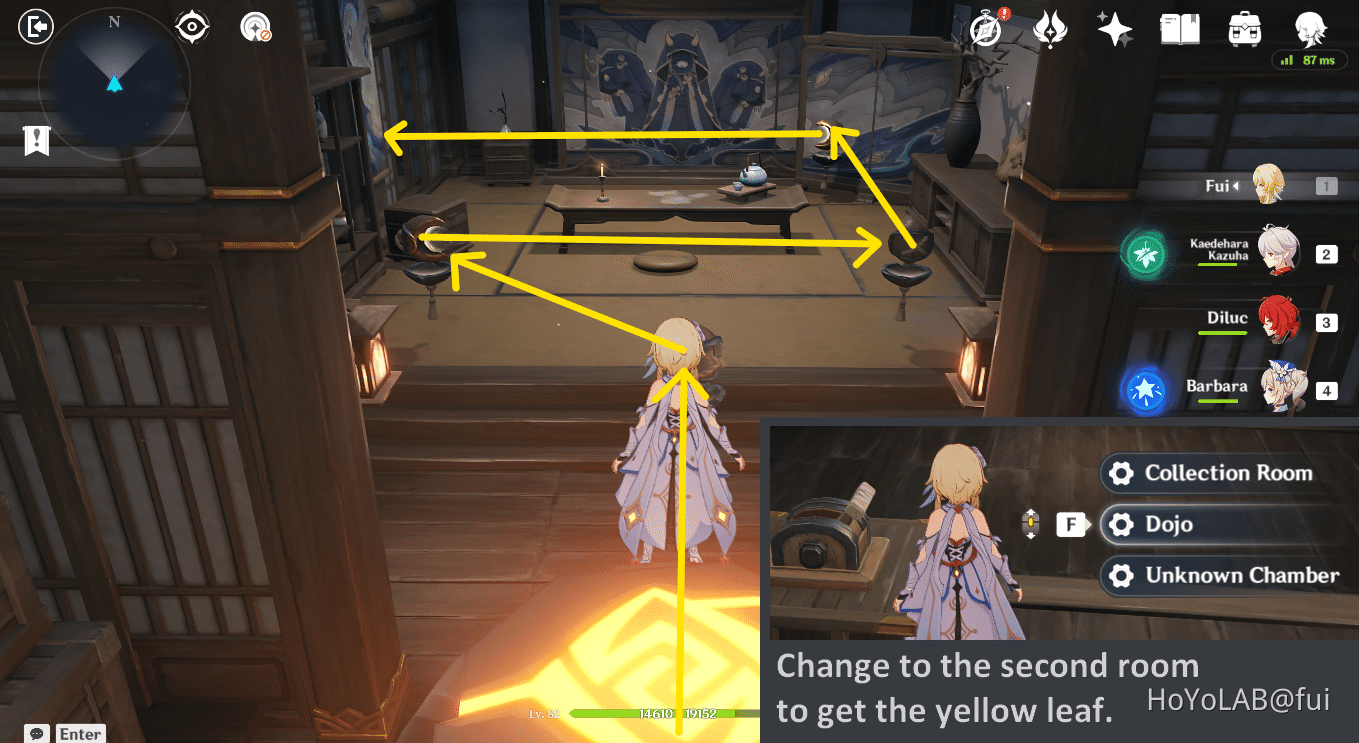Open the Battle Pass wings icon
1359x743 pixels.
1050,29
